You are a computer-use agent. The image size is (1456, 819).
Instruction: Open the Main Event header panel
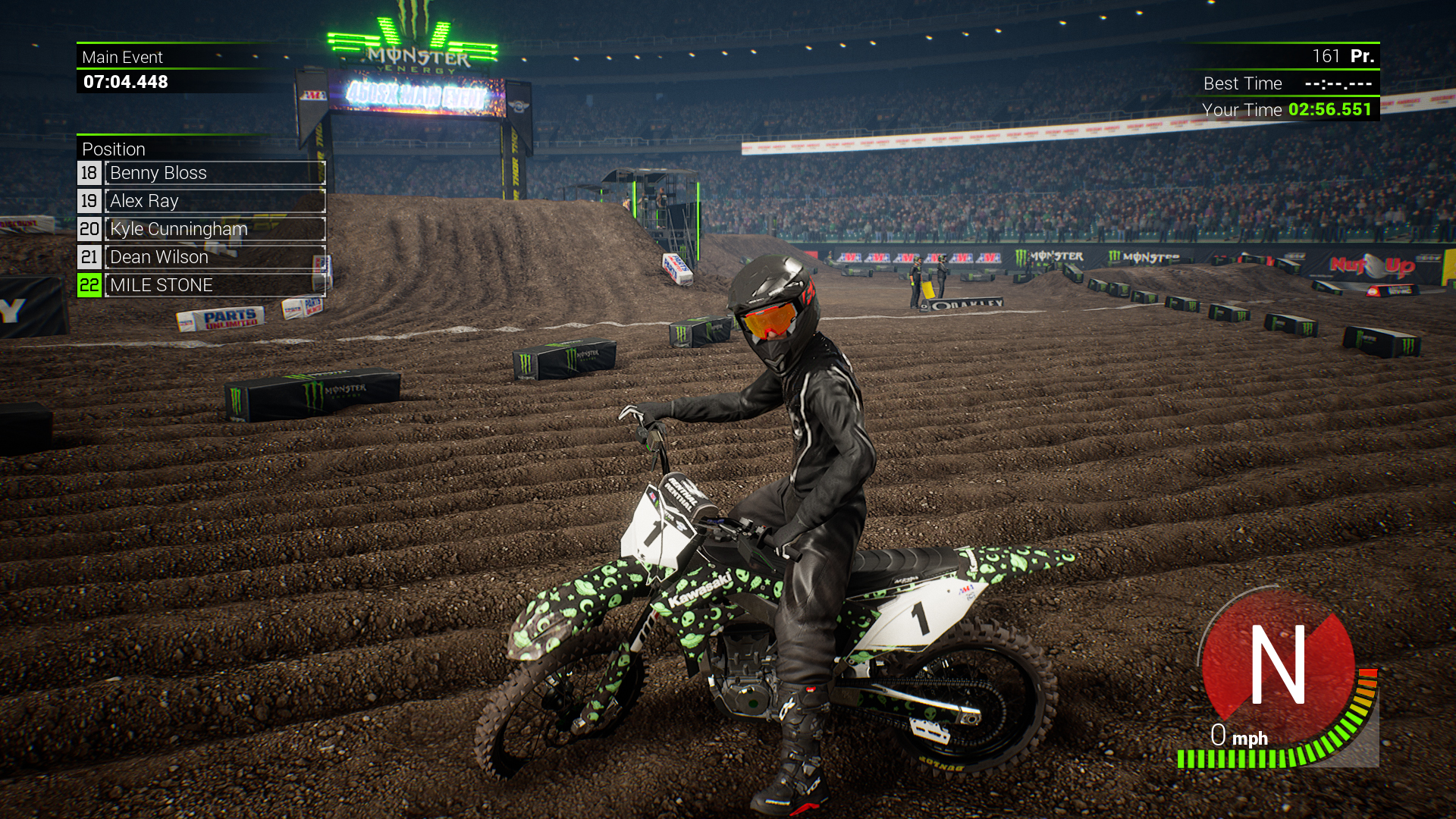121,57
